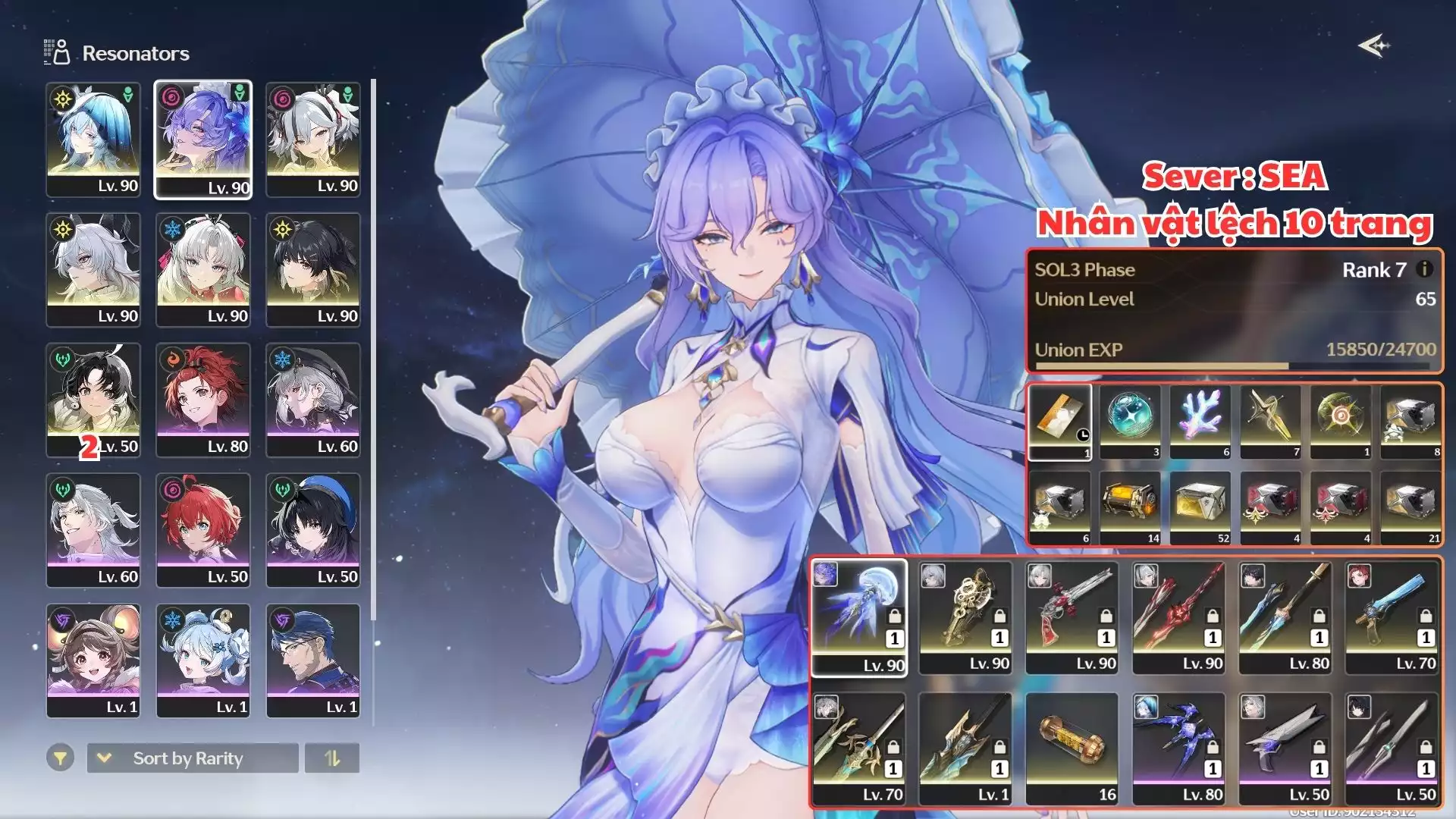The width and height of the screenshot is (1456, 819).
Task: Select the black-haired Lv. 90 resonator card
Action: click(313, 270)
